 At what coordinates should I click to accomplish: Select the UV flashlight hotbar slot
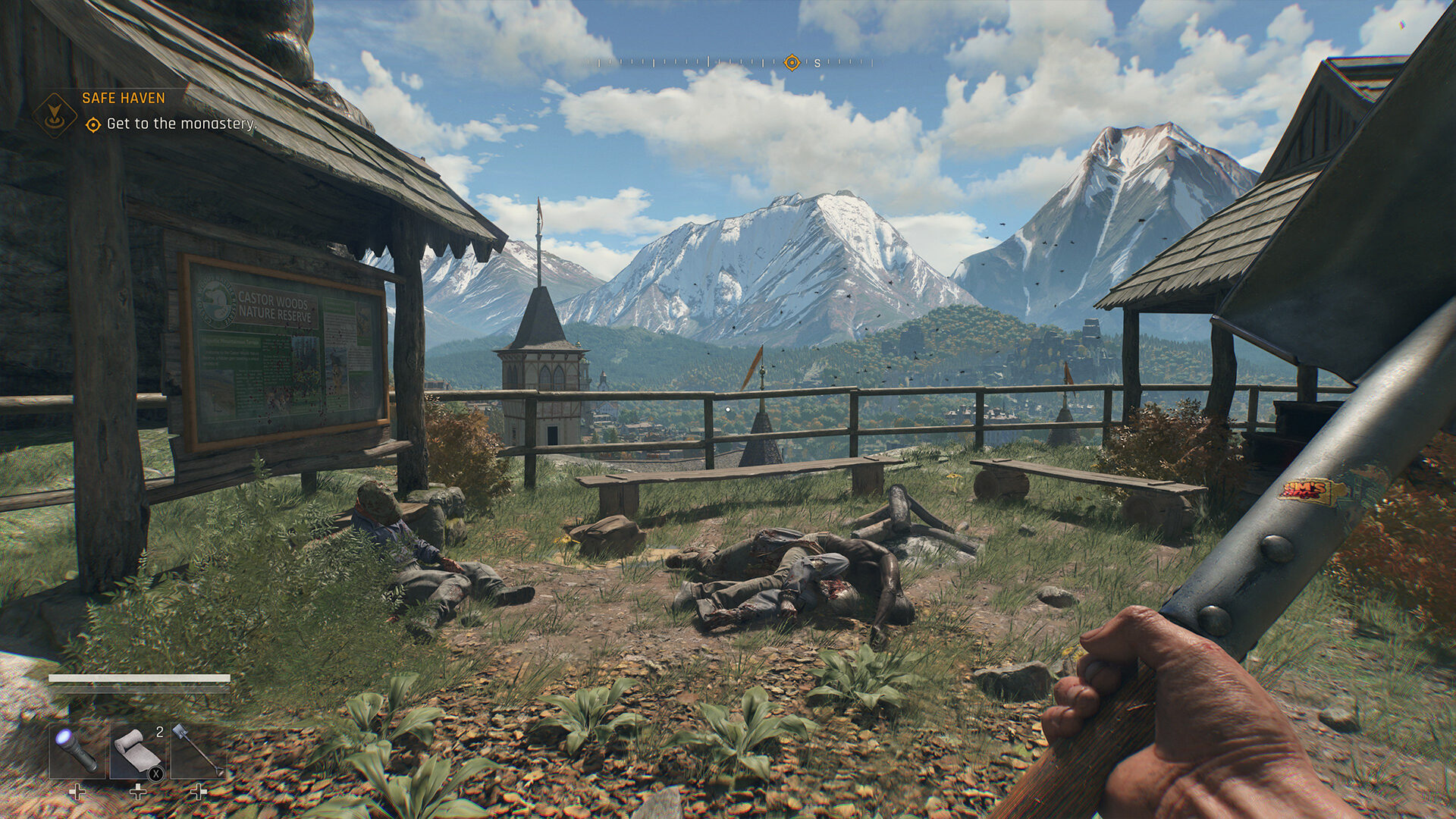(x=77, y=750)
